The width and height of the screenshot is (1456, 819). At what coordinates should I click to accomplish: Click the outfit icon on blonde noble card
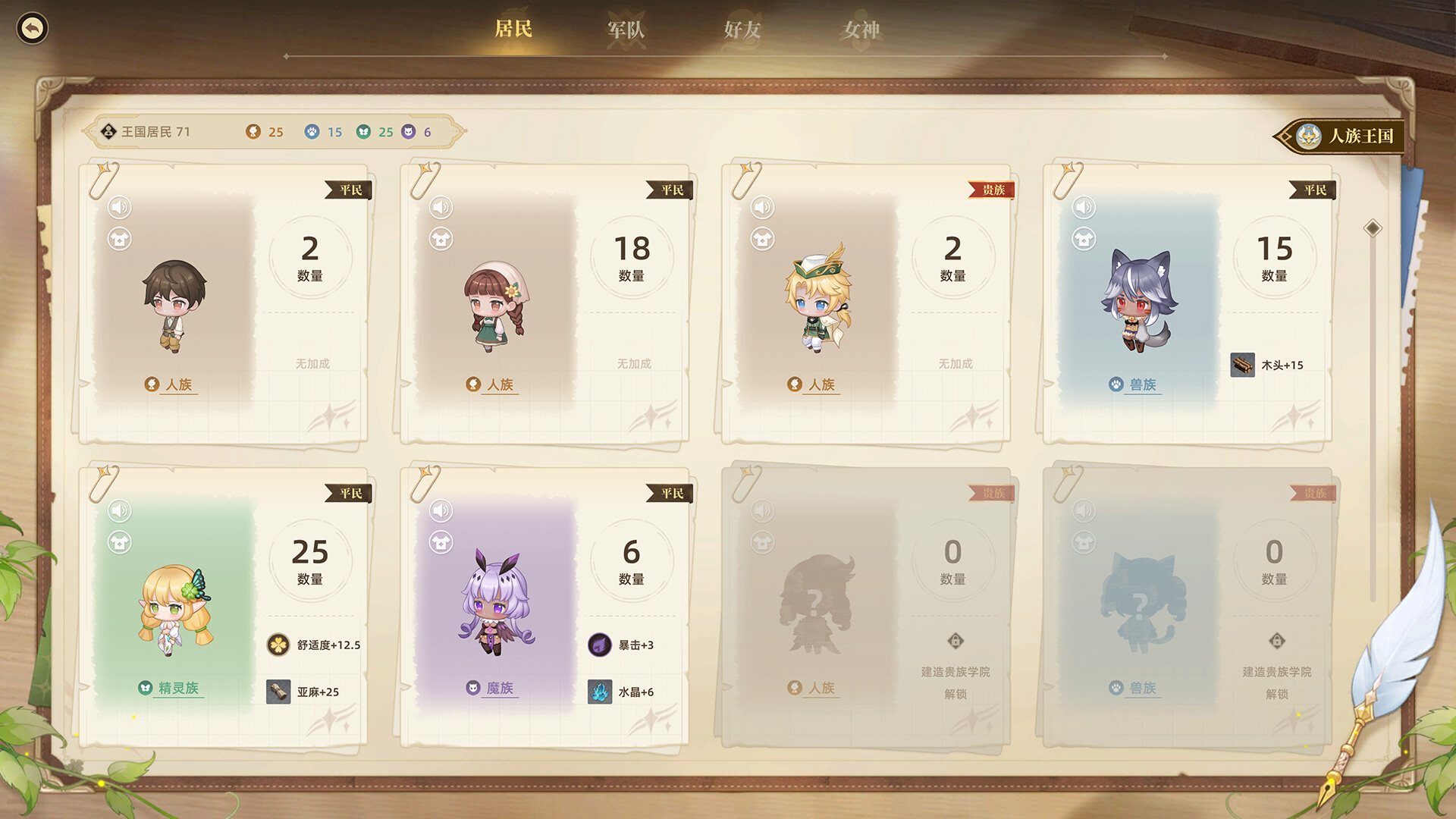(762, 239)
